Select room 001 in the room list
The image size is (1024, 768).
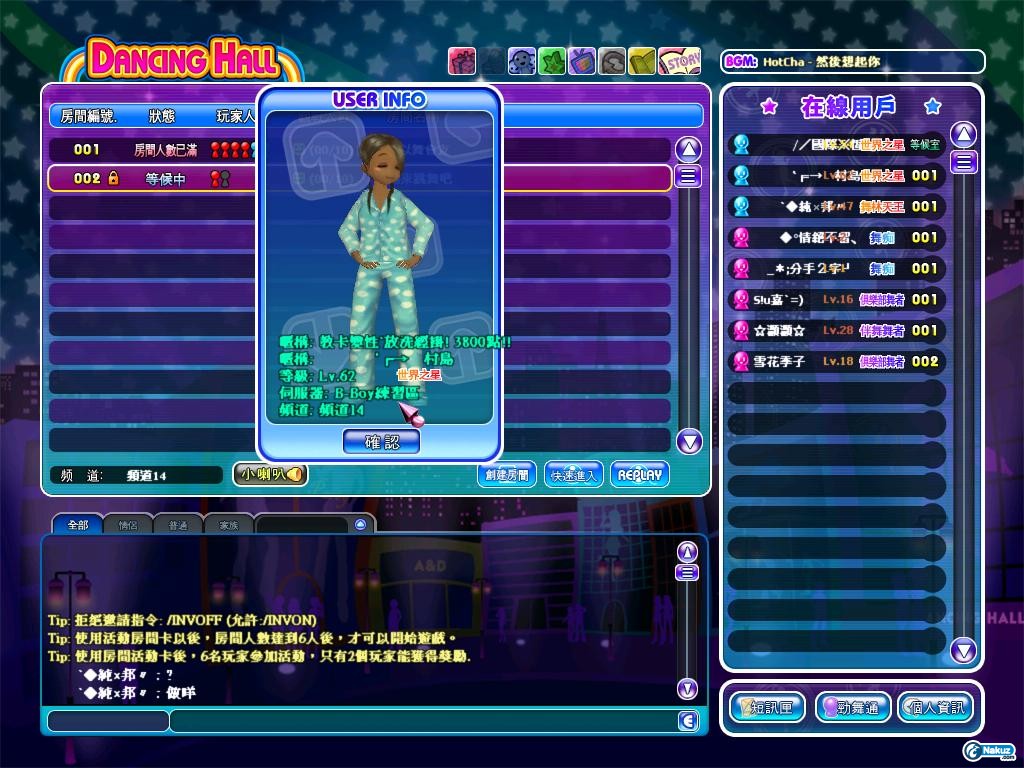click(150, 149)
